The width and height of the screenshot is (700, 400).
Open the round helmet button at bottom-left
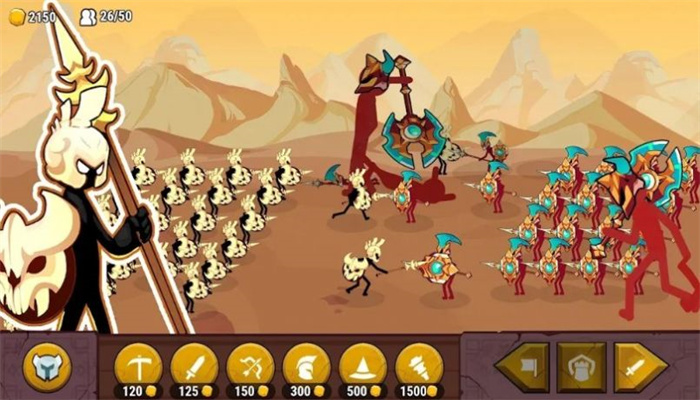pos(47,367)
